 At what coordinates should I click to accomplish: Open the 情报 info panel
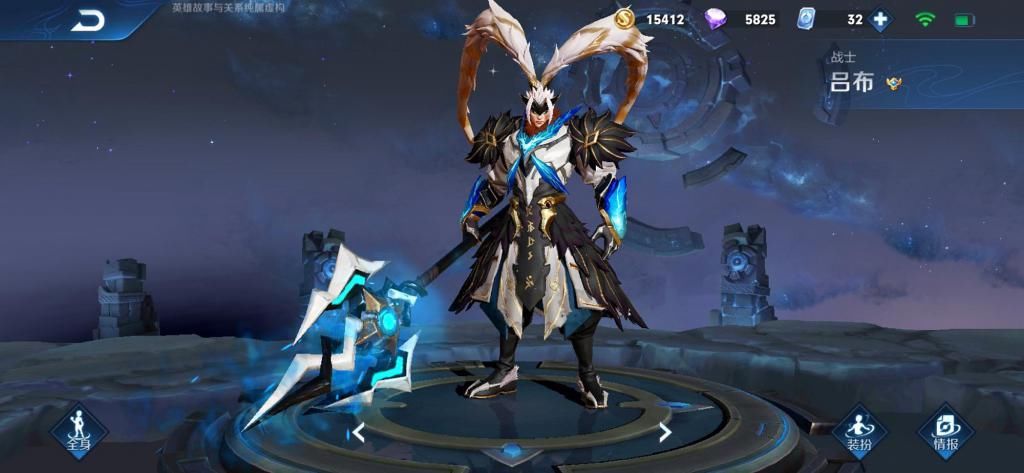point(945,433)
